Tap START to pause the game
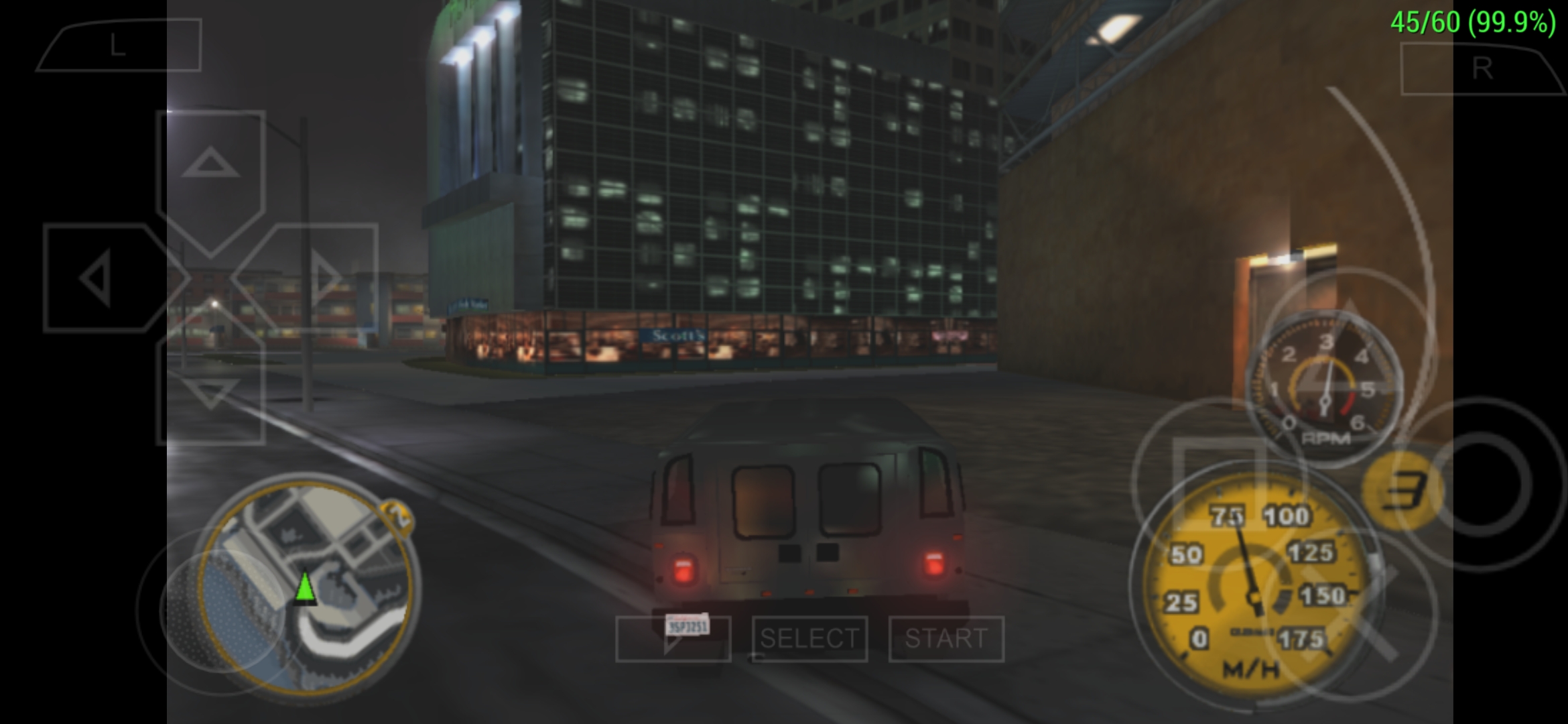 pos(947,639)
